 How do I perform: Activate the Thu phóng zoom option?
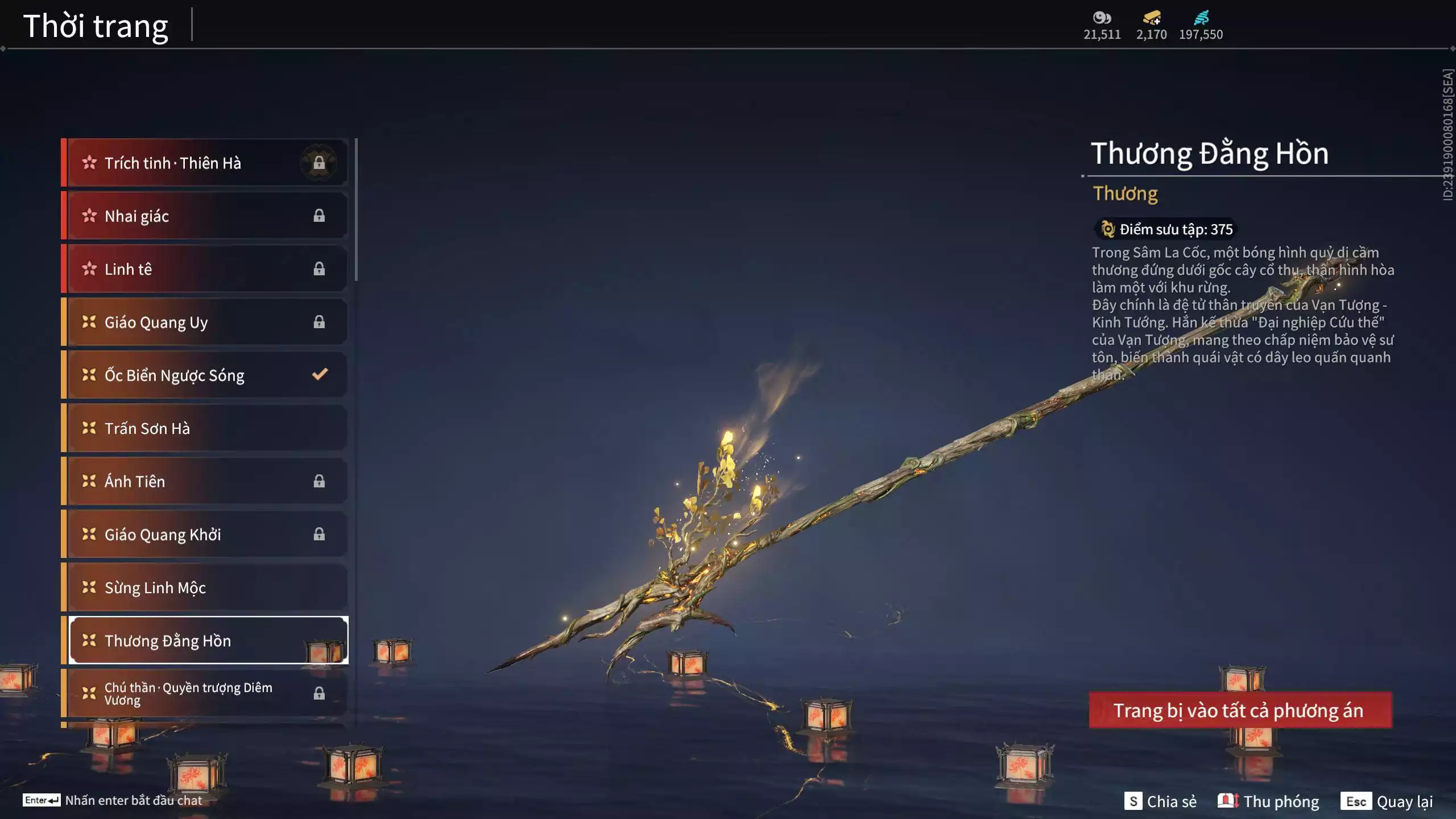point(1268,801)
